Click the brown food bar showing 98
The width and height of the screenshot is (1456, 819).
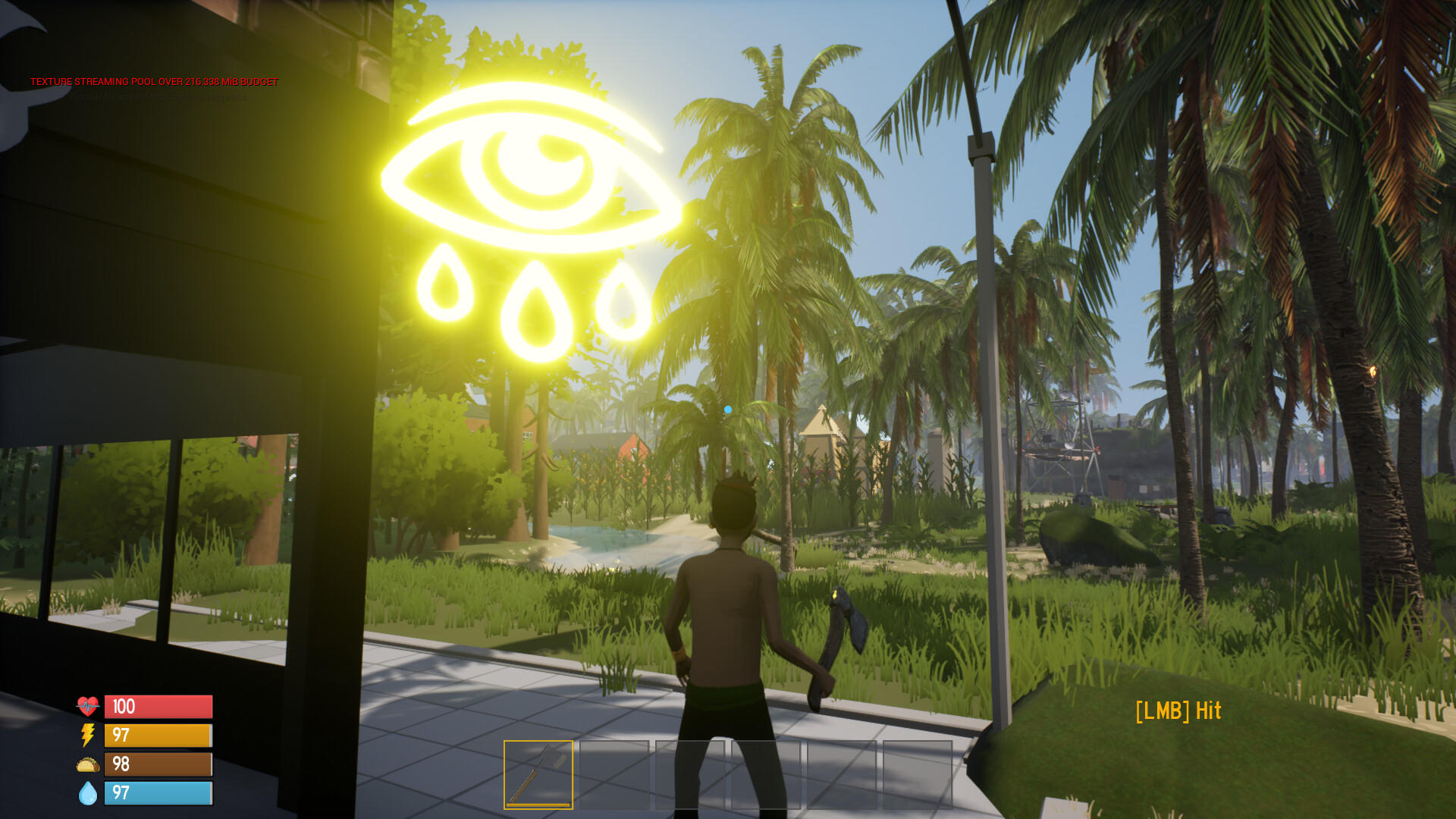[158, 764]
